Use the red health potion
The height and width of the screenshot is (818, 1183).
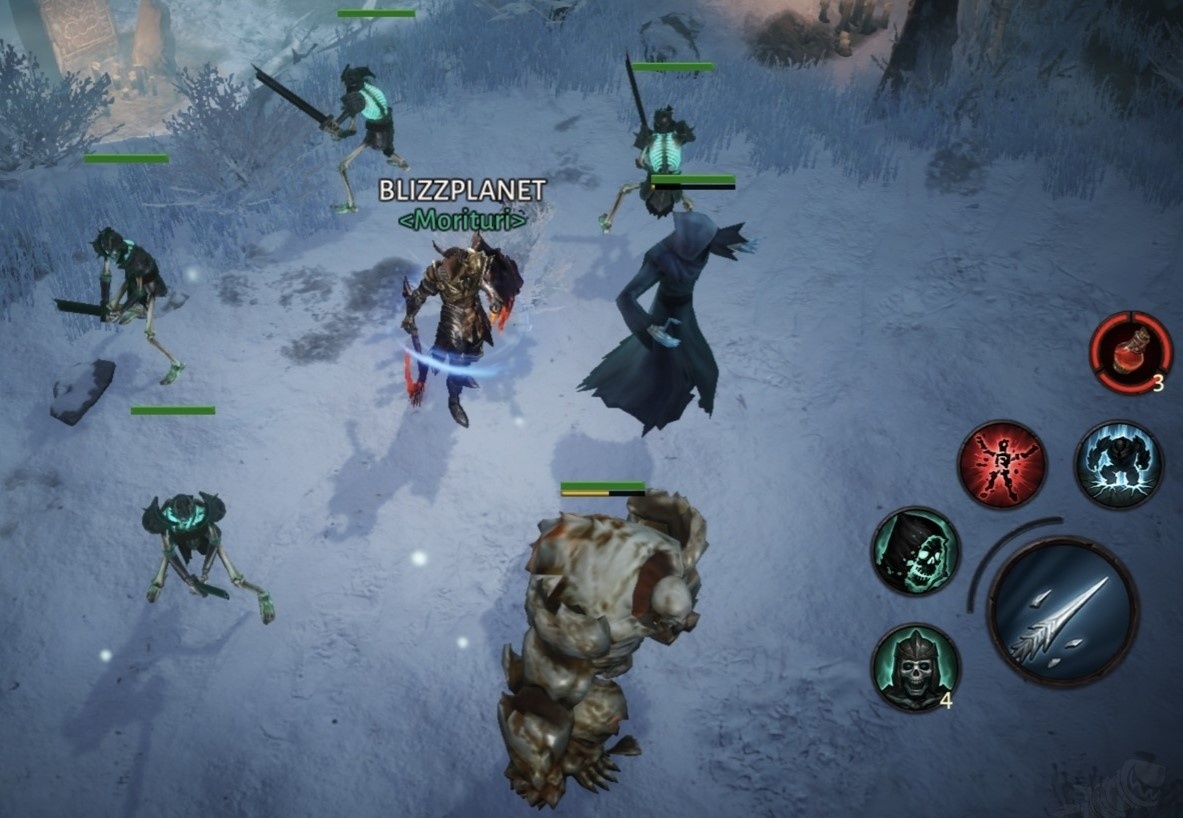(1130, 352)
